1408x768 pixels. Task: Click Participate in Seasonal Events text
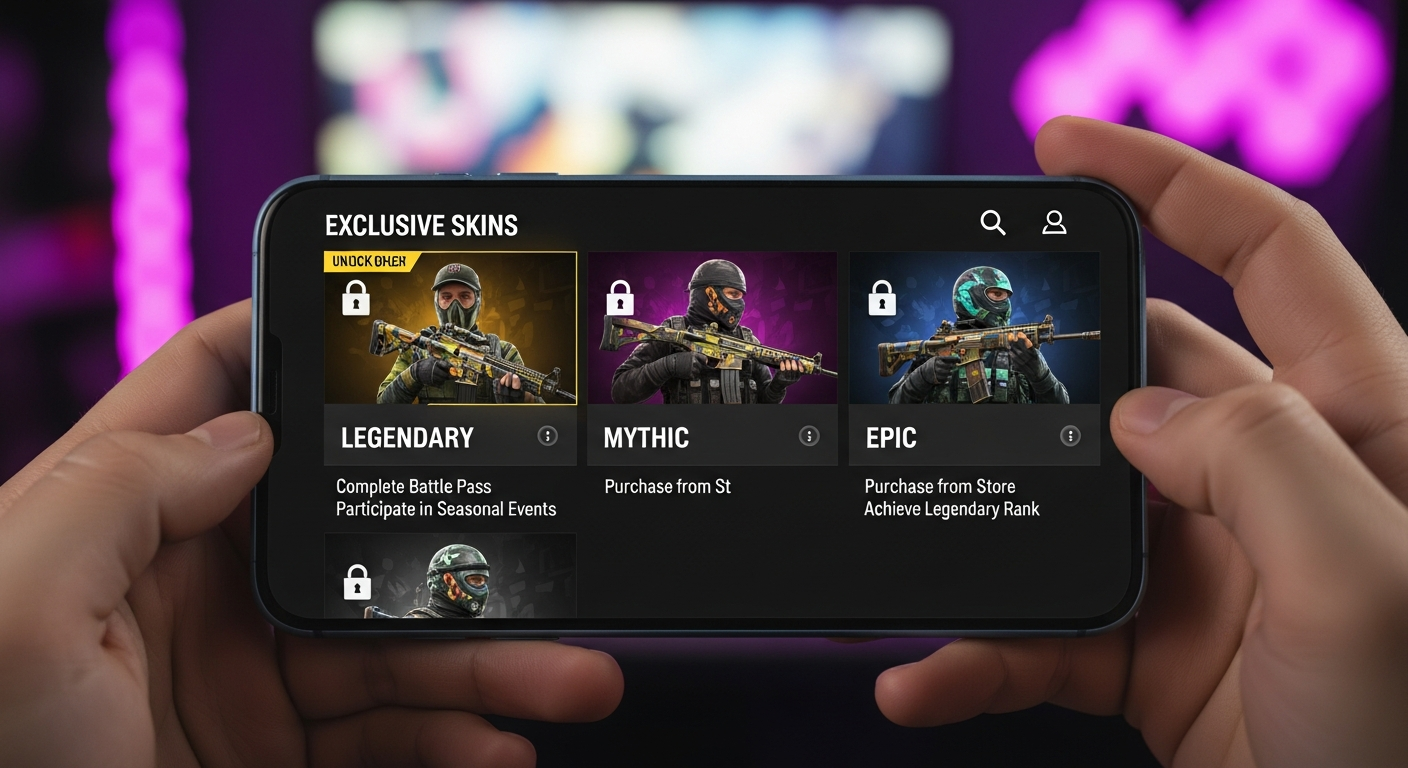point(445,509)
